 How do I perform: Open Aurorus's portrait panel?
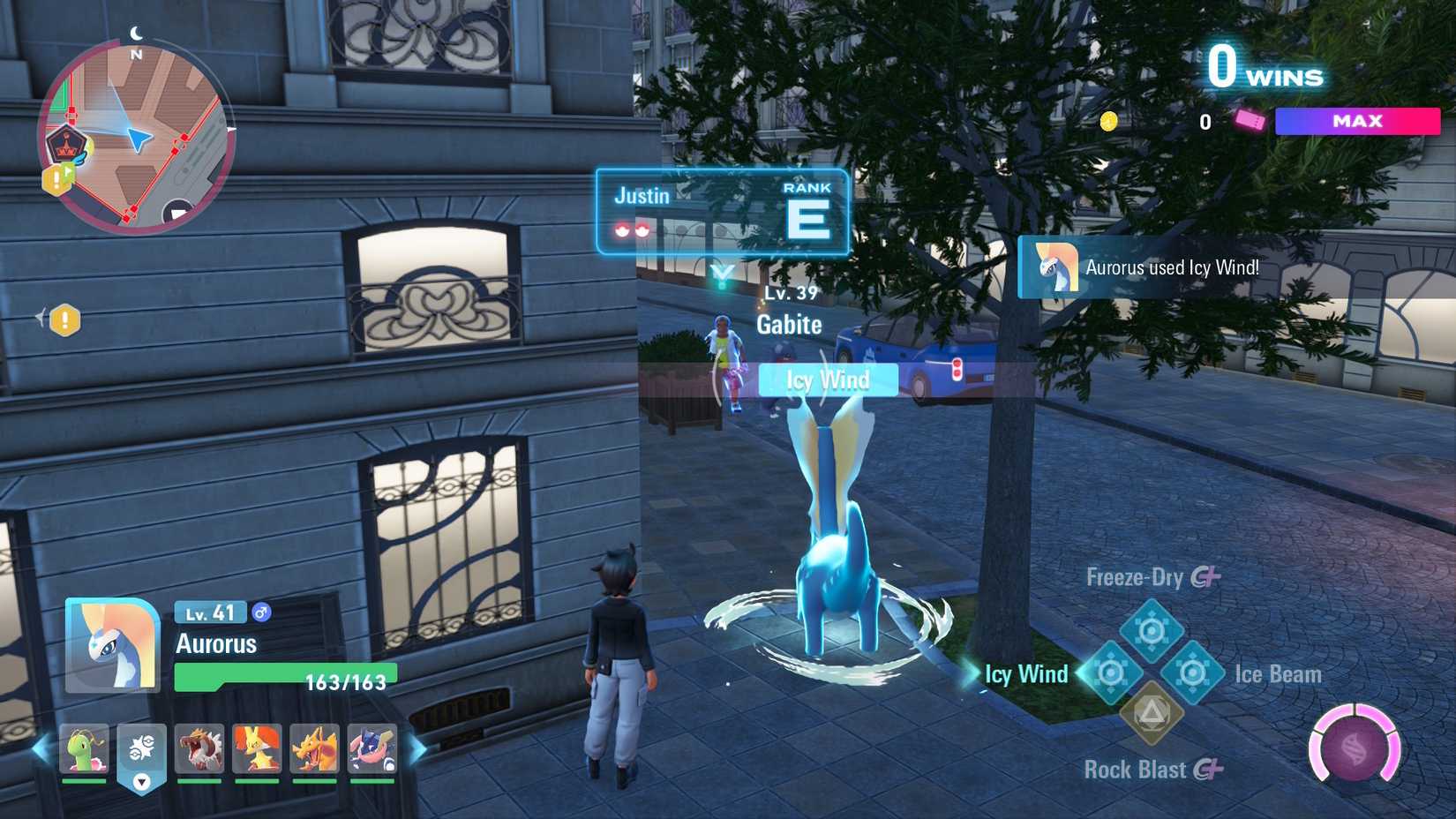112,645
